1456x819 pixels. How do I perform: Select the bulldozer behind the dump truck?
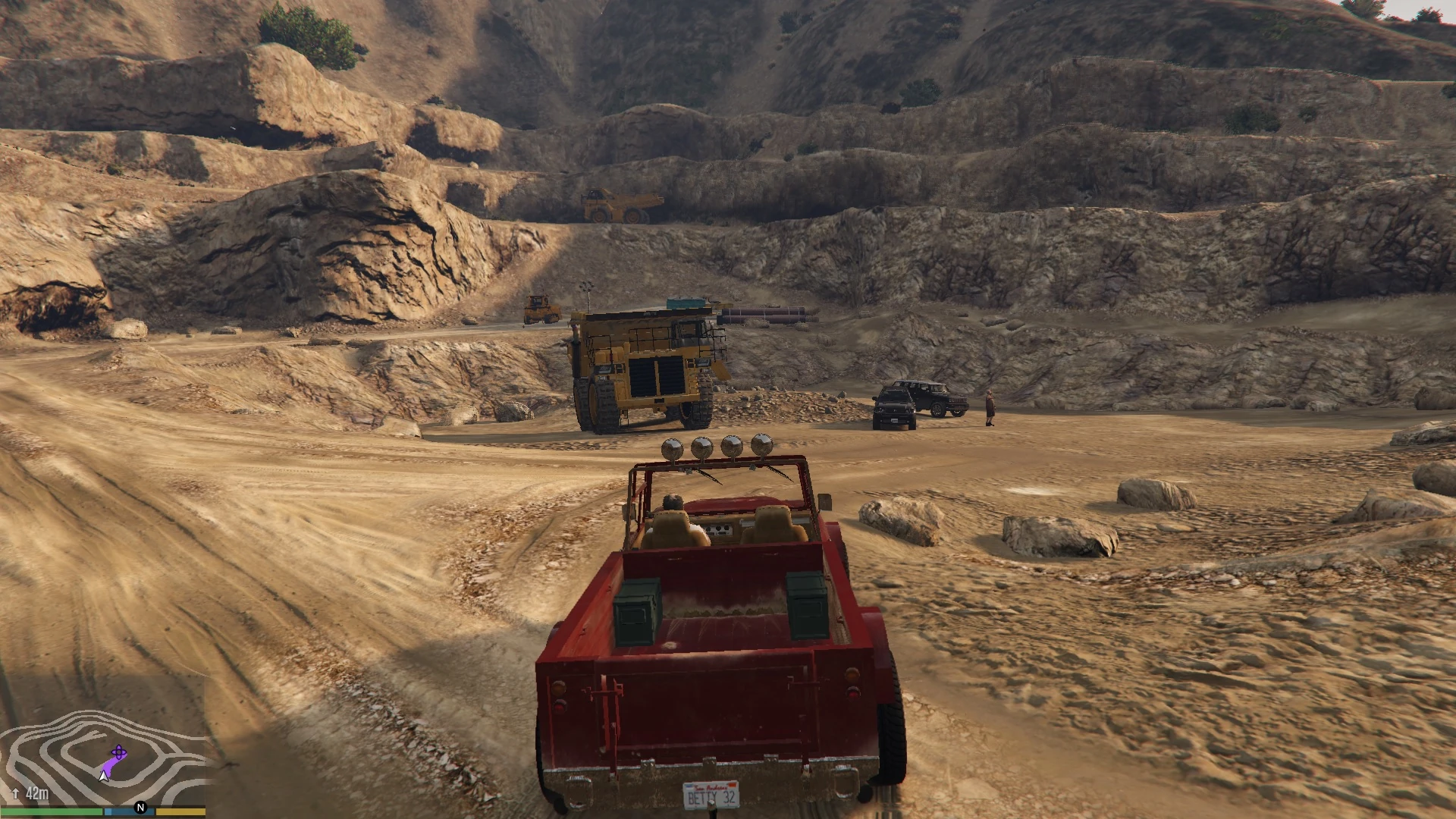point(540,307)
